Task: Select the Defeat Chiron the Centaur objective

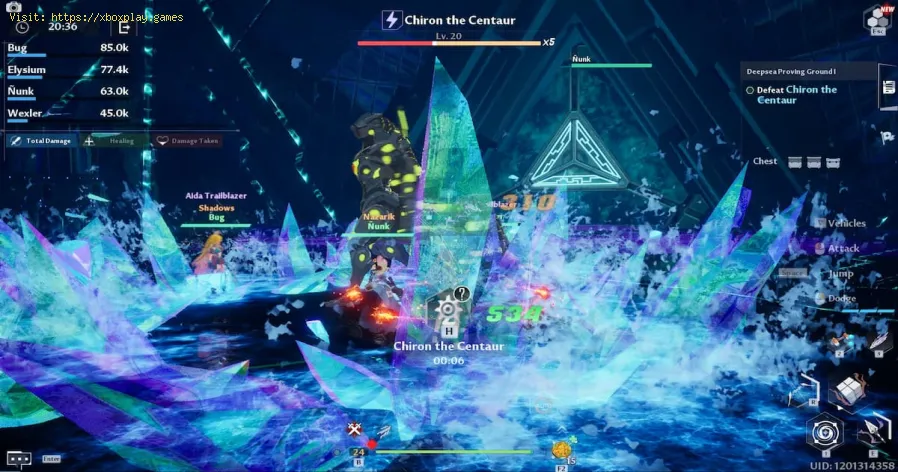Action: click(796, 94)
